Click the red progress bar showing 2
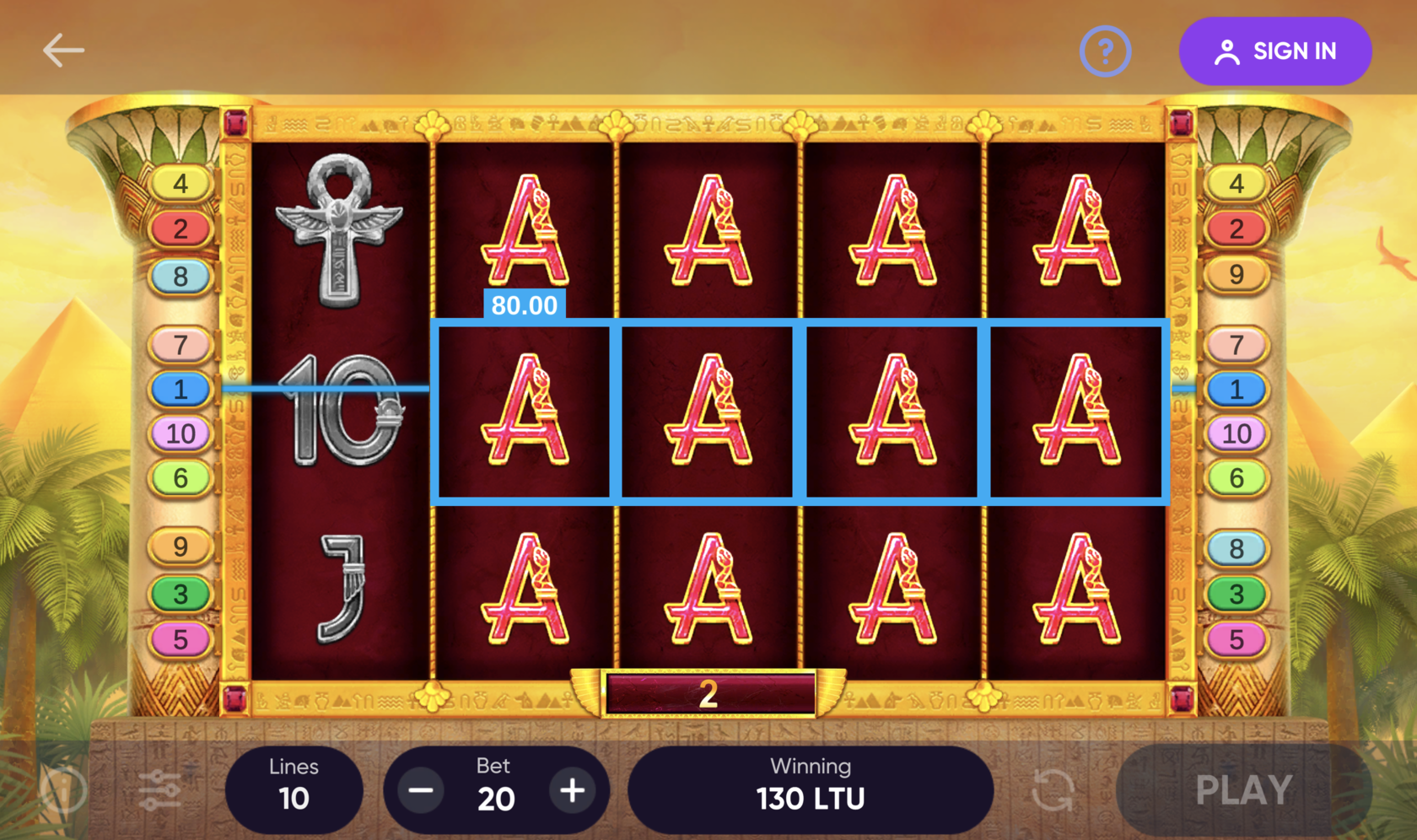1417x840 pixels. [707, 693]
